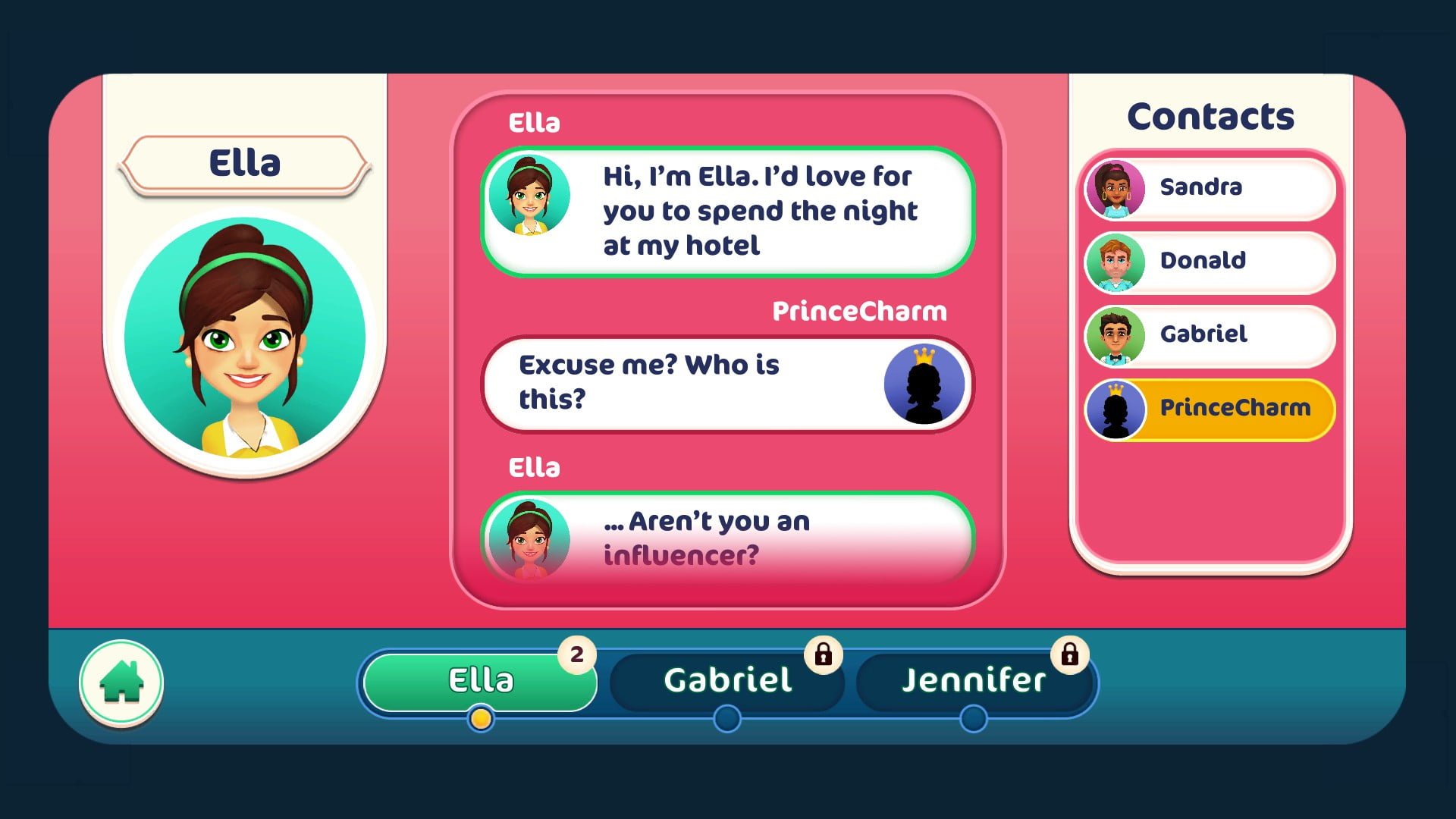1456x819 pixels.
Task: Choose the locked Gabriel tab
Action: (x=727, y=680)
